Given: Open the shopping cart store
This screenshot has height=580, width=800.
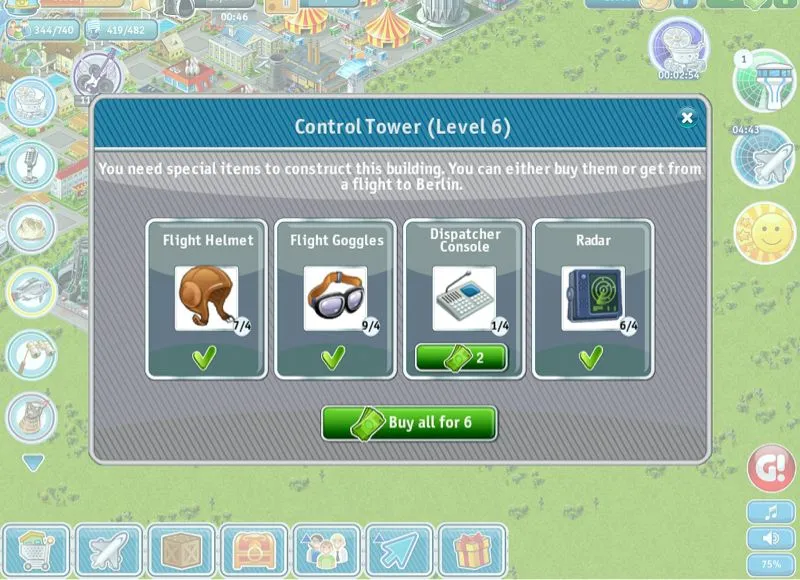Looking at the screenshot, I should (x=36, y=551).
